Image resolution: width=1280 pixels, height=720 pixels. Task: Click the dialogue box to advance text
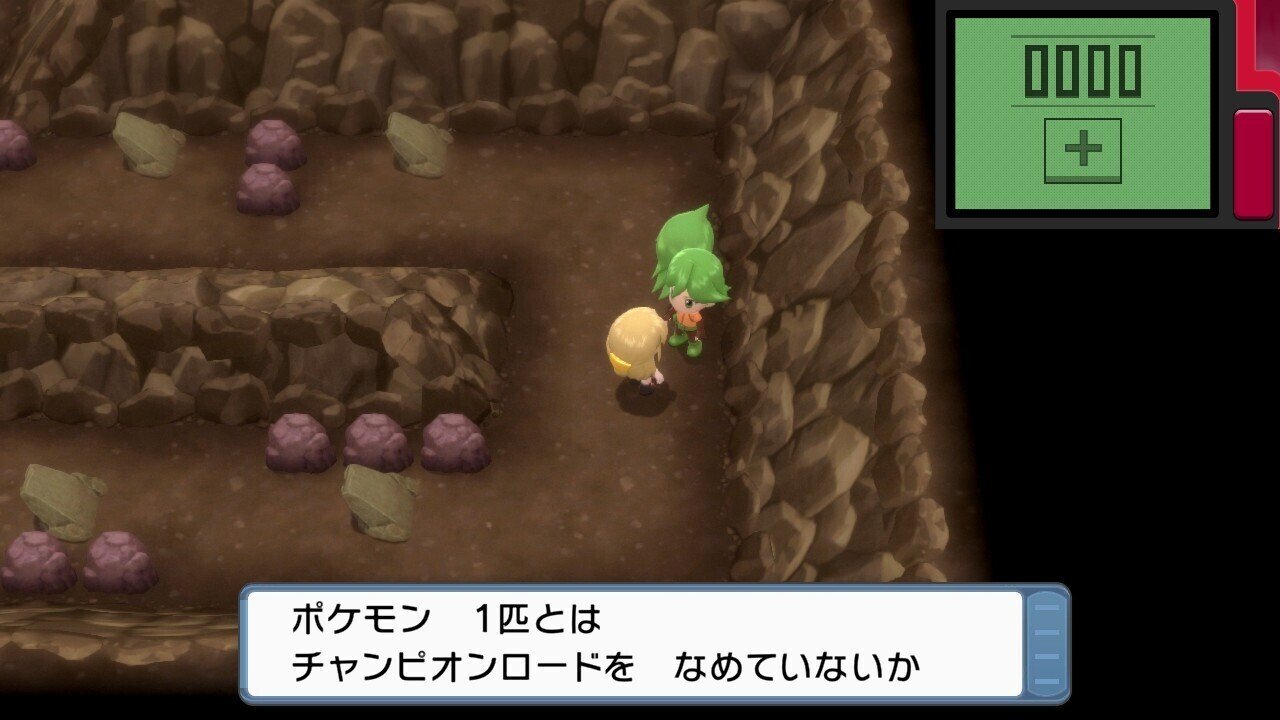tap(640, 640)
